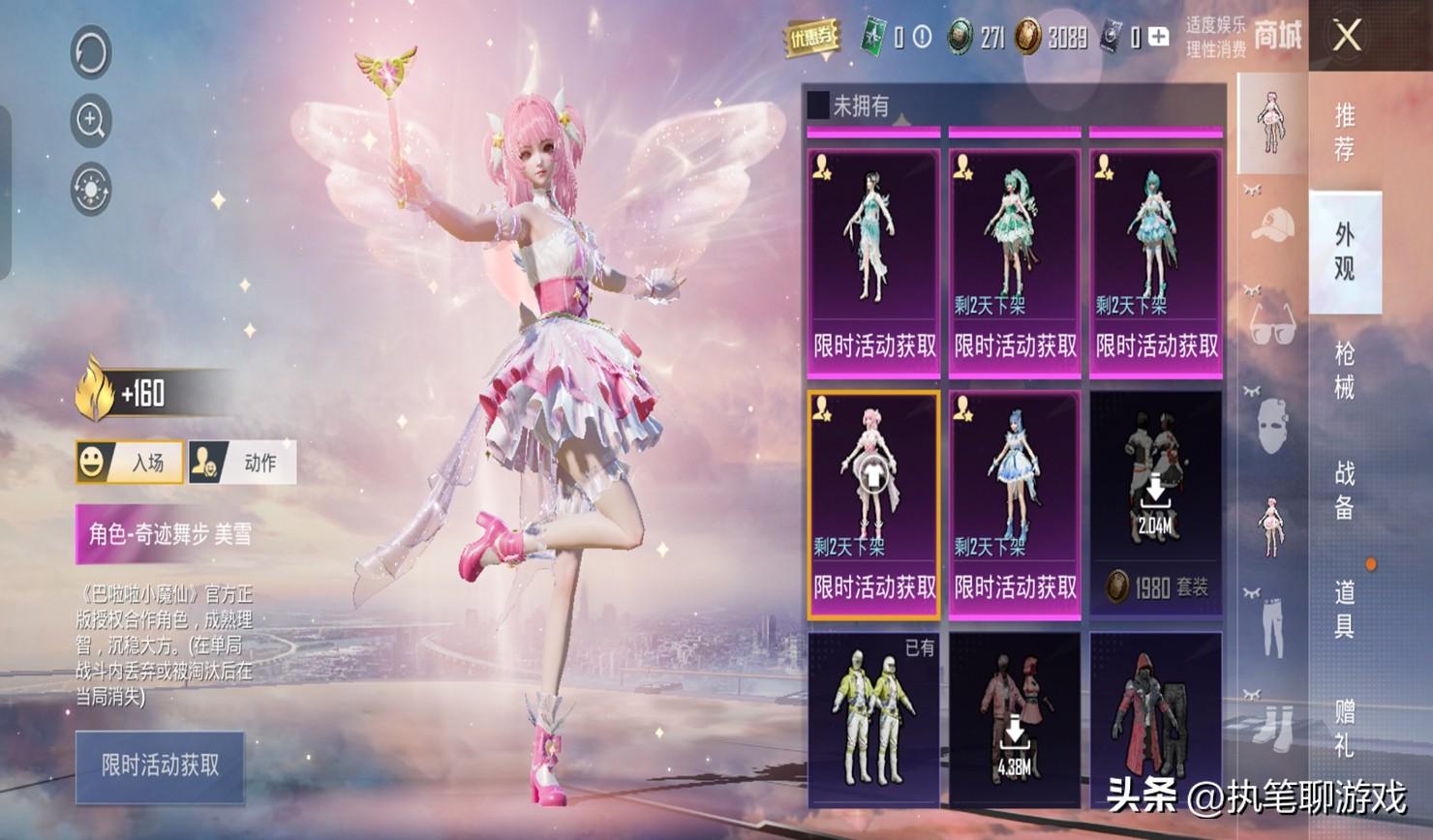Zoom in on the character with the magnifier

pos(91,120)
